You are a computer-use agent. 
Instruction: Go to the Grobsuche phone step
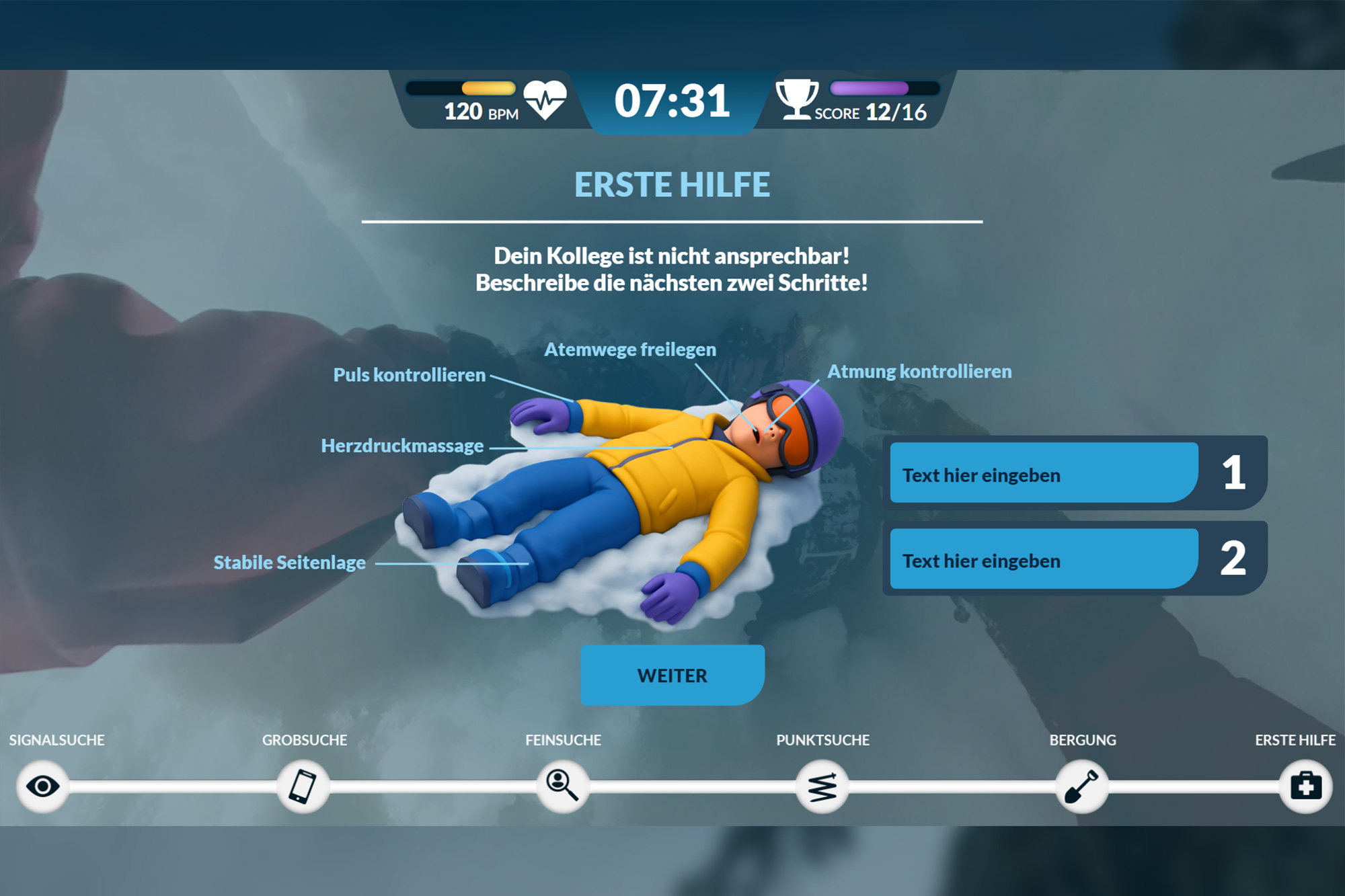(x=303, y=786)
